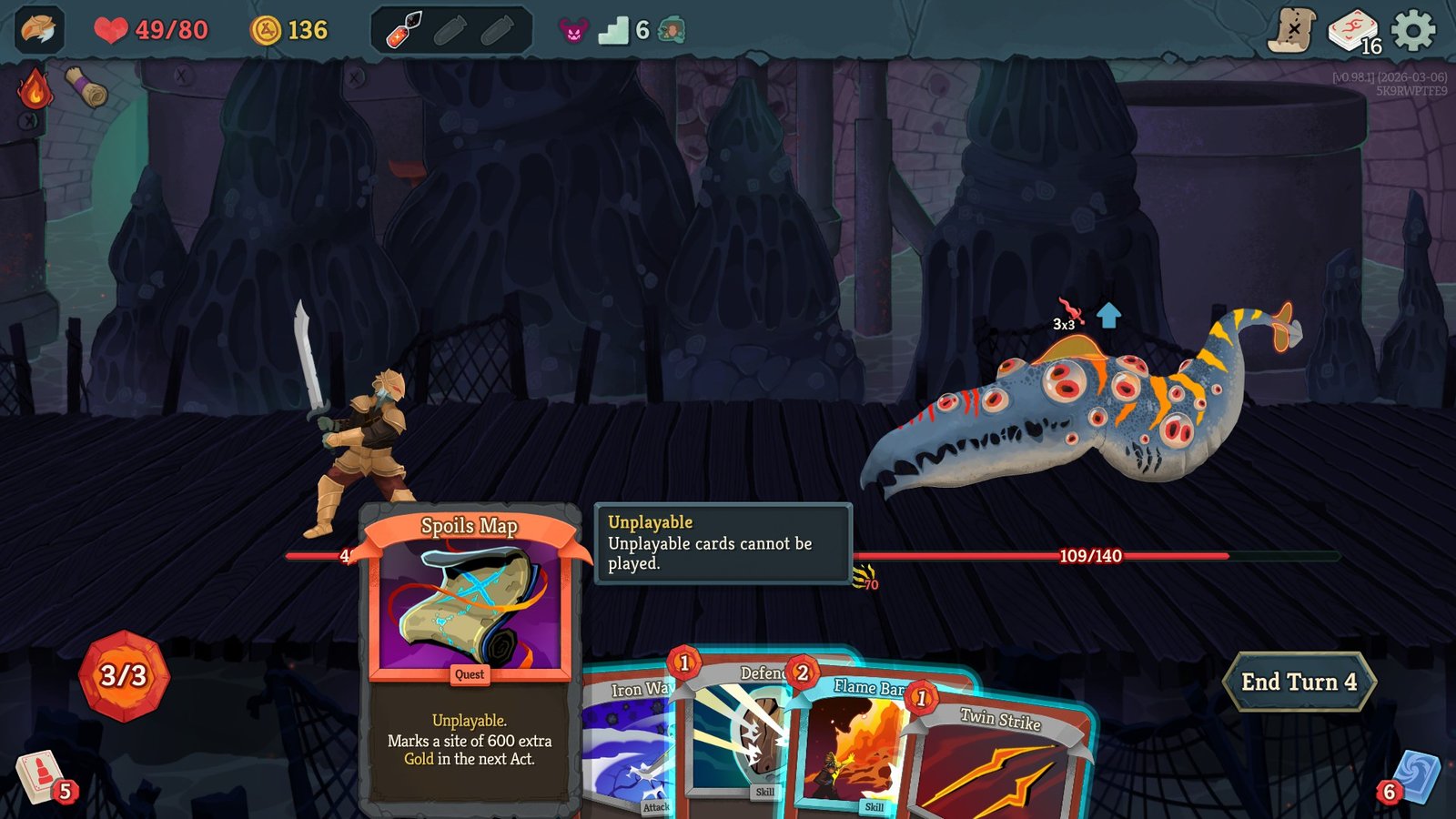Inspect the rolled scroll relic
The height and width of the screenshot is (819, 1456).
86,88
